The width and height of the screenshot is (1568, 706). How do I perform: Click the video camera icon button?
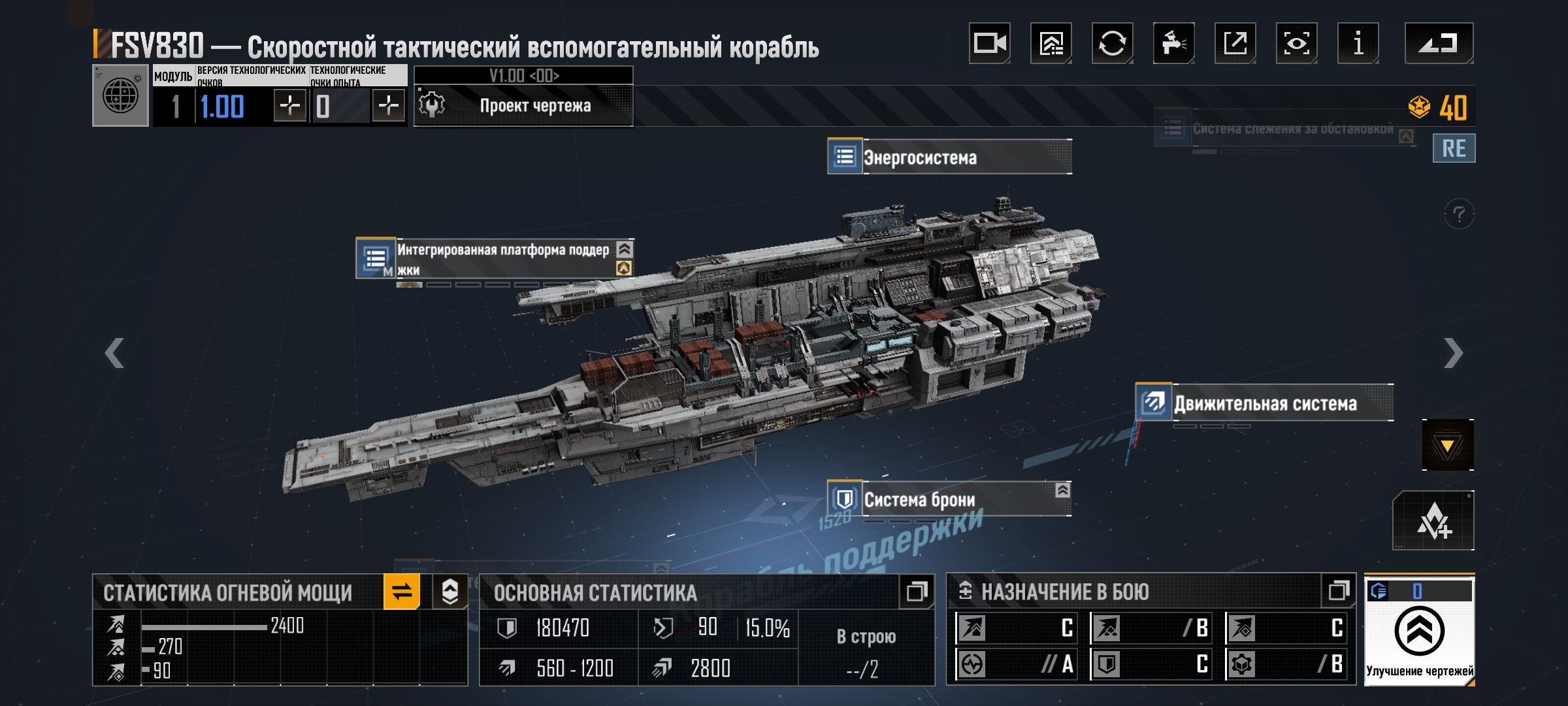coord(989,44)
